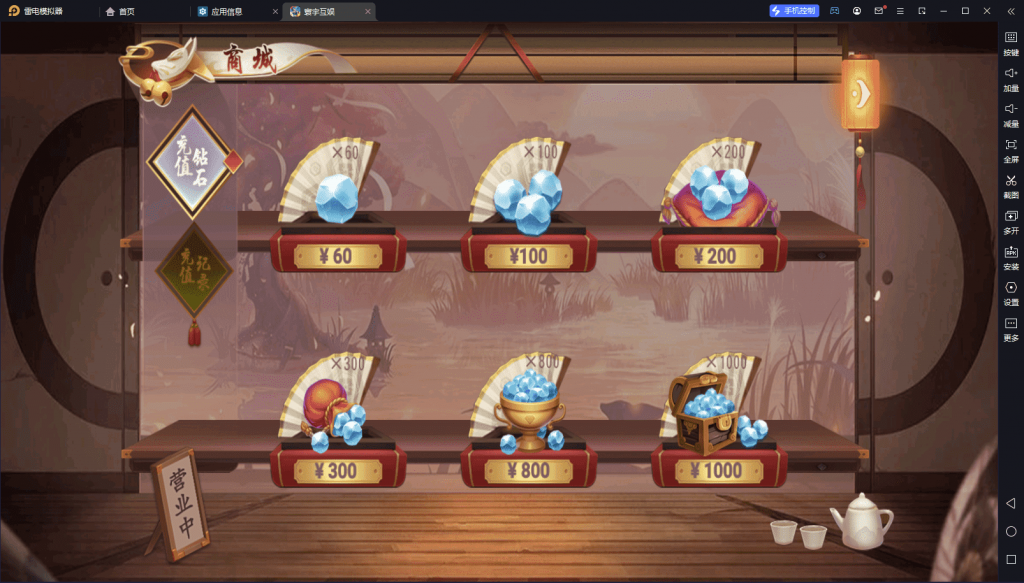Open the emulator 设置 settings sidebar button
1024x583 pixels.
[x=1010, y=292]
